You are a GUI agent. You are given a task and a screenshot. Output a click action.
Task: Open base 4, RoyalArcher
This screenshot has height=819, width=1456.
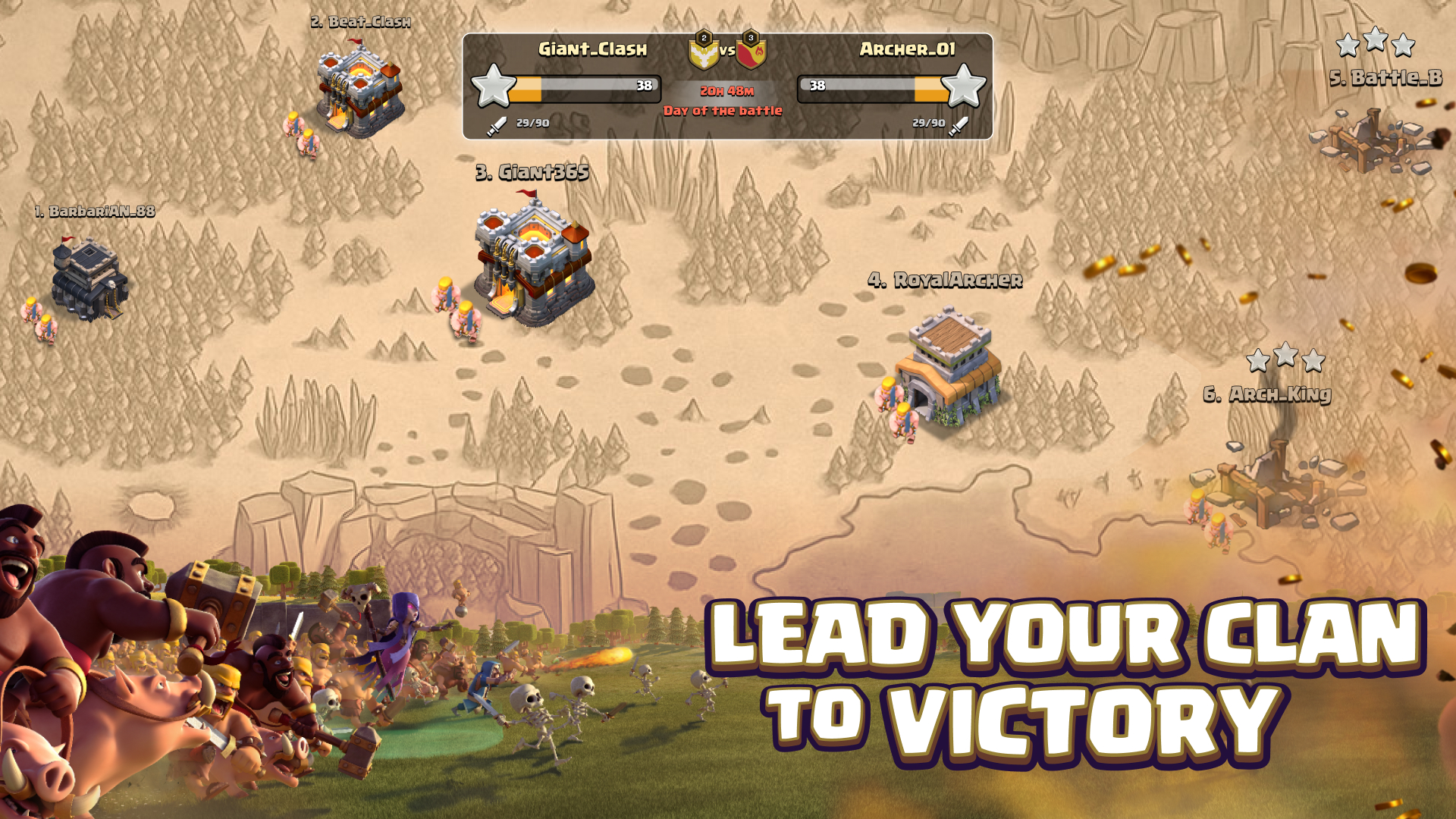(x=948, y=364)
